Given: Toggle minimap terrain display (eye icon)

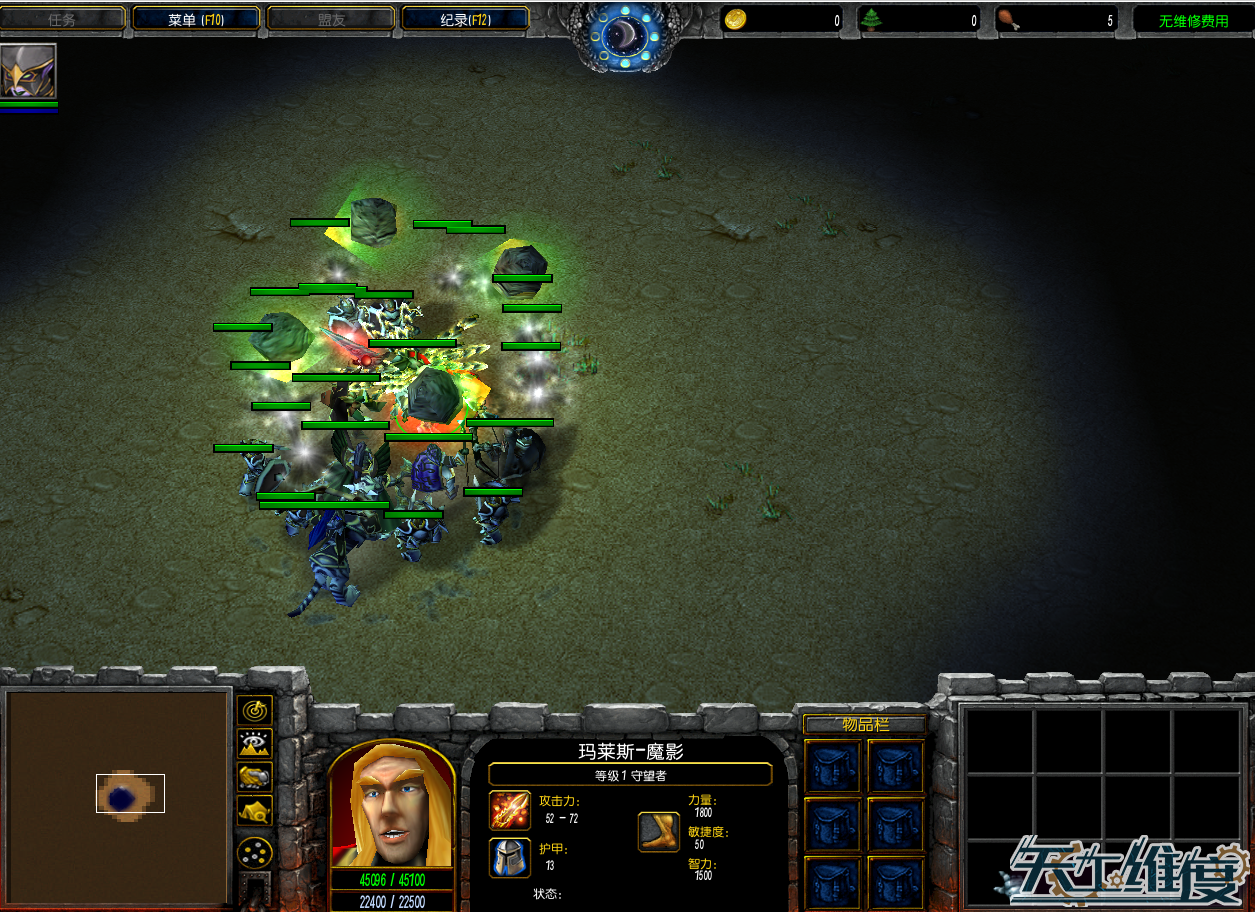Looking at the screenshot, I should [x=257, y=744].
